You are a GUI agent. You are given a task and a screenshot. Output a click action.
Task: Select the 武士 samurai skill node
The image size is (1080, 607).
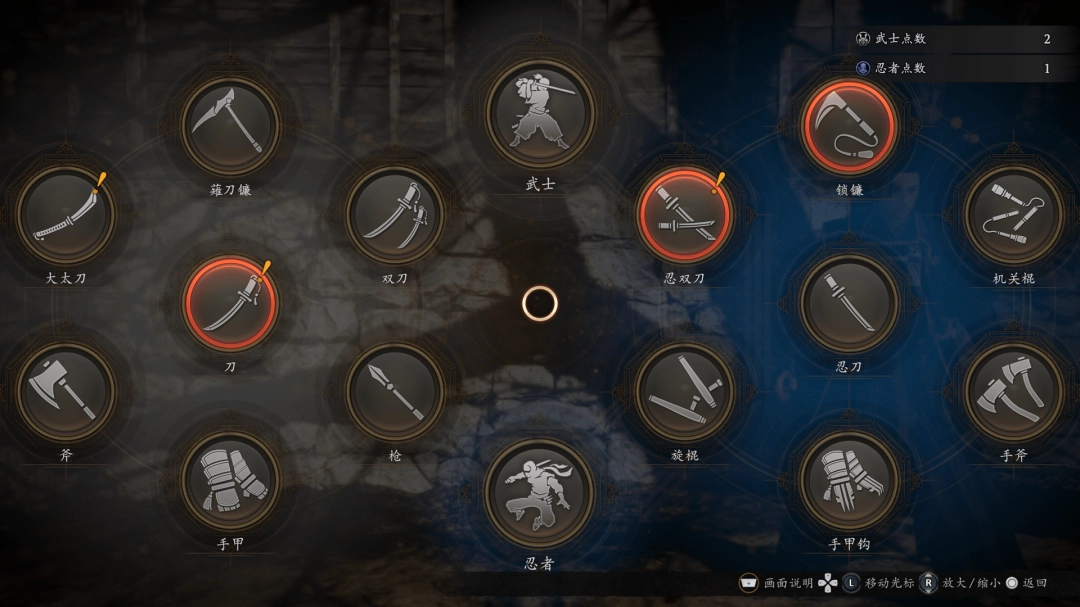(x=540, y=114)
